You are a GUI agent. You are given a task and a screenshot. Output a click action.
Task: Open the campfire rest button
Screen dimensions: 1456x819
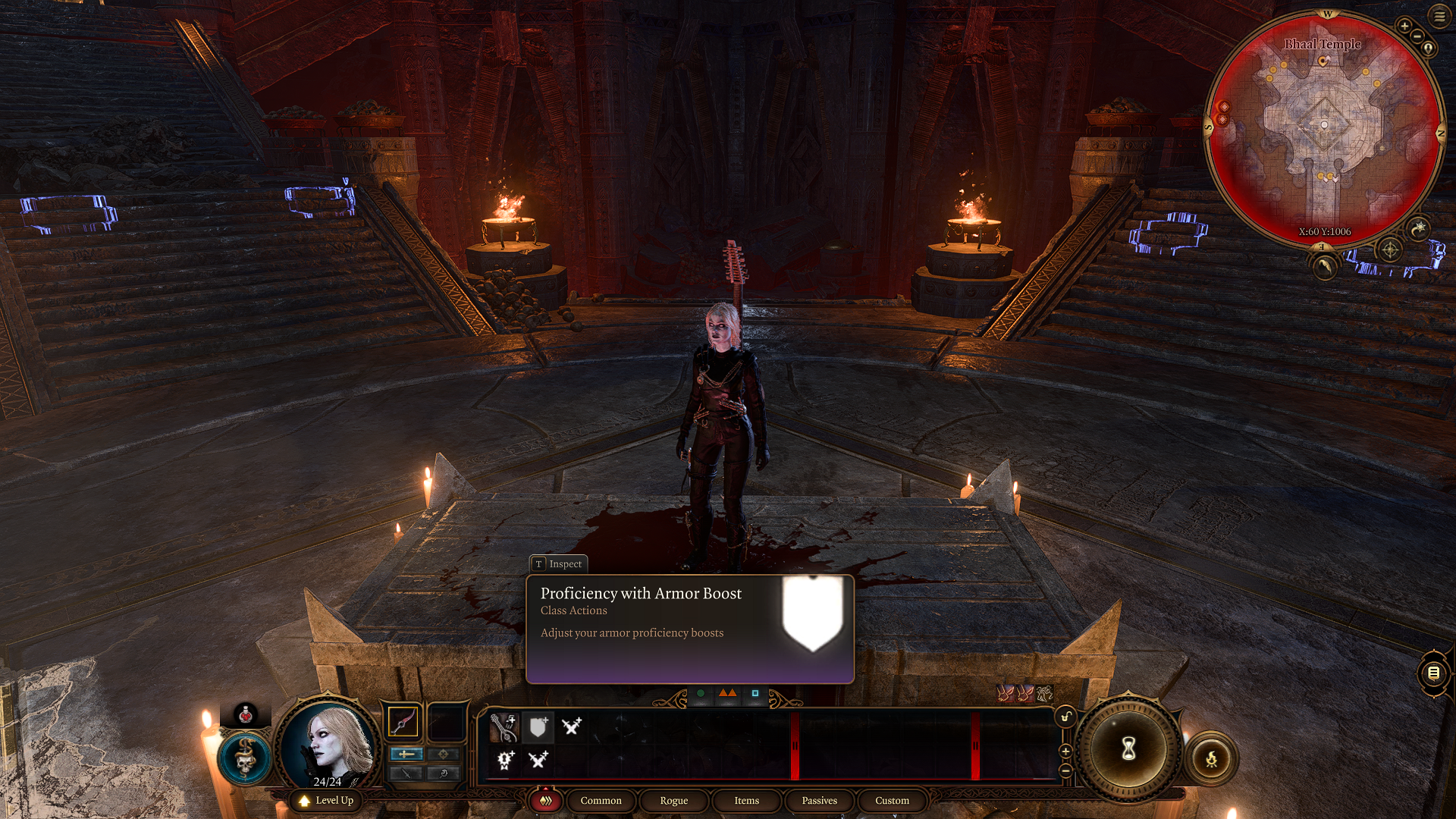pos(1211,758)
